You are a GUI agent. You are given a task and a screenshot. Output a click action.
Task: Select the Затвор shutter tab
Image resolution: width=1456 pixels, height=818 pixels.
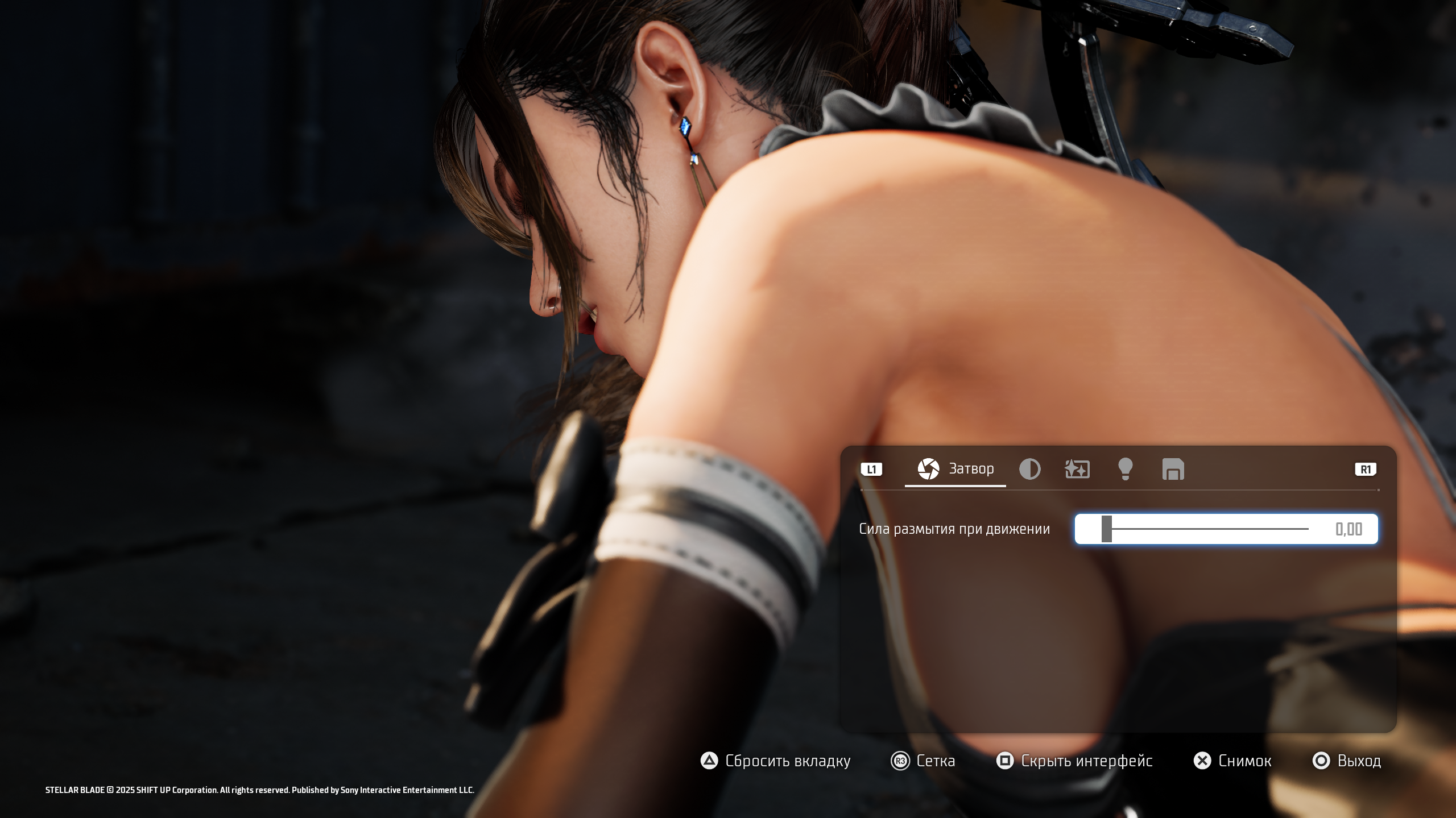tap(955, 469)
